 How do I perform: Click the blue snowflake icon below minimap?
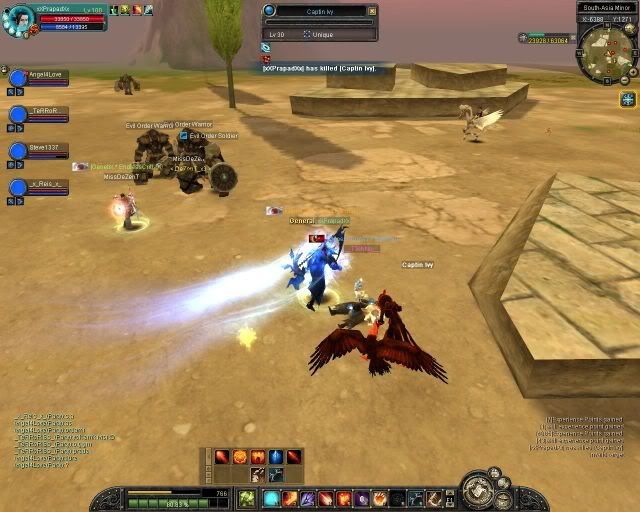point(627,99)
